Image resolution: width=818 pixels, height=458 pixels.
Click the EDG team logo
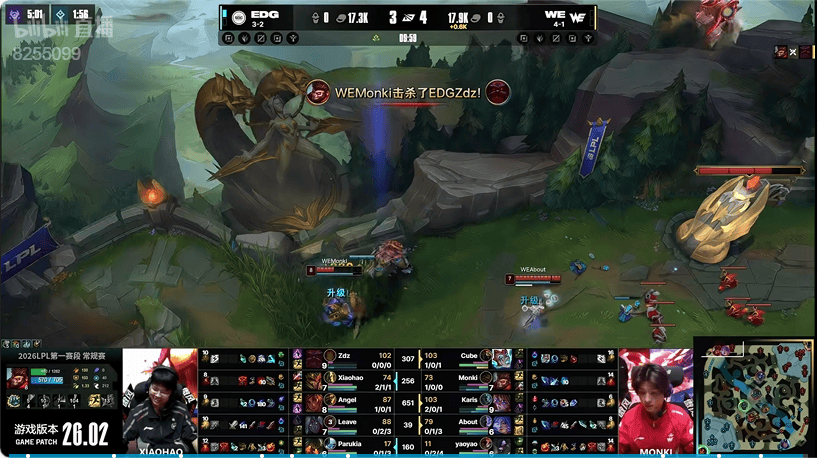pyautogui.click(x=239, y=16)
